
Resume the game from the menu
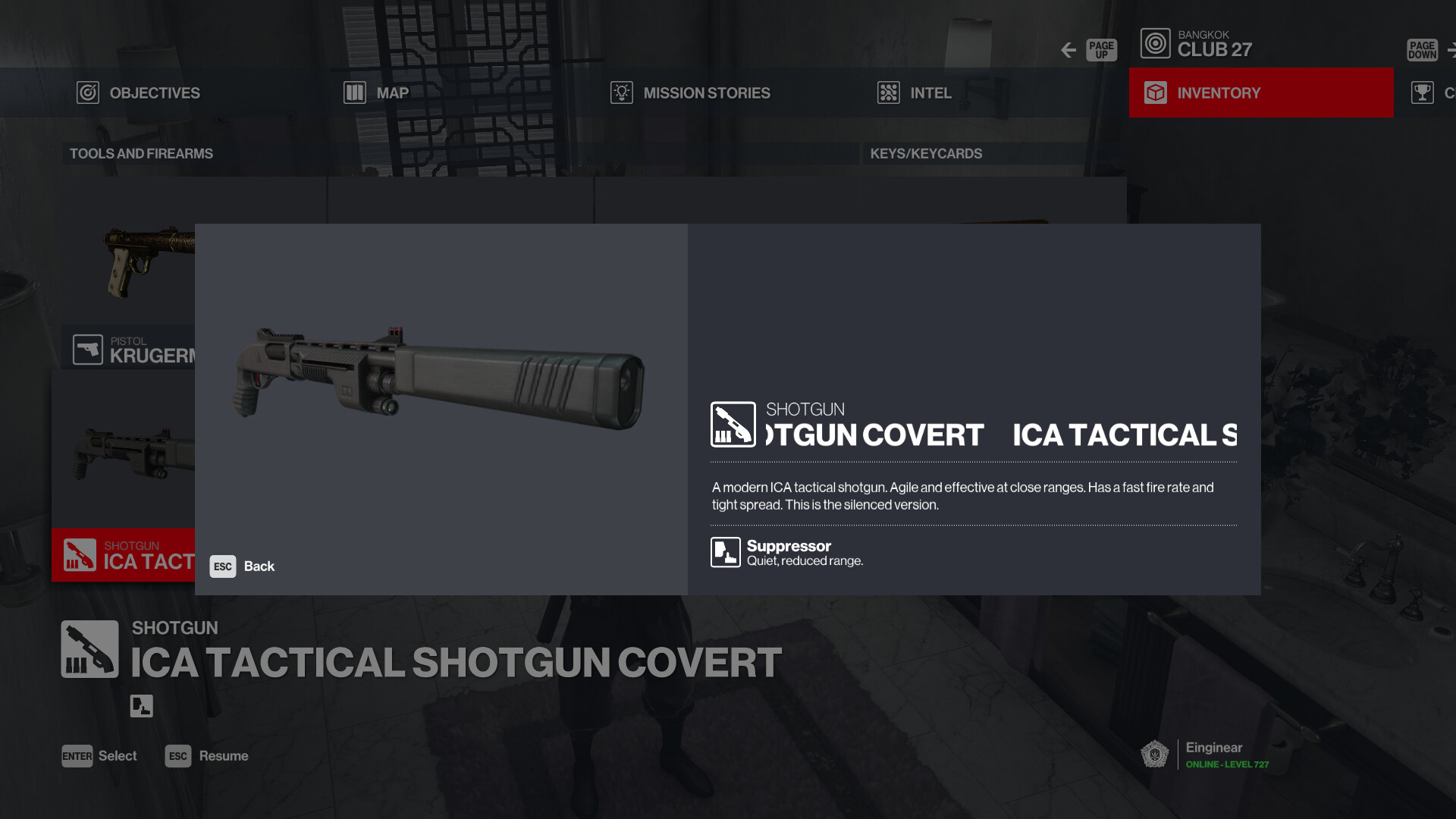coord(207,756)
